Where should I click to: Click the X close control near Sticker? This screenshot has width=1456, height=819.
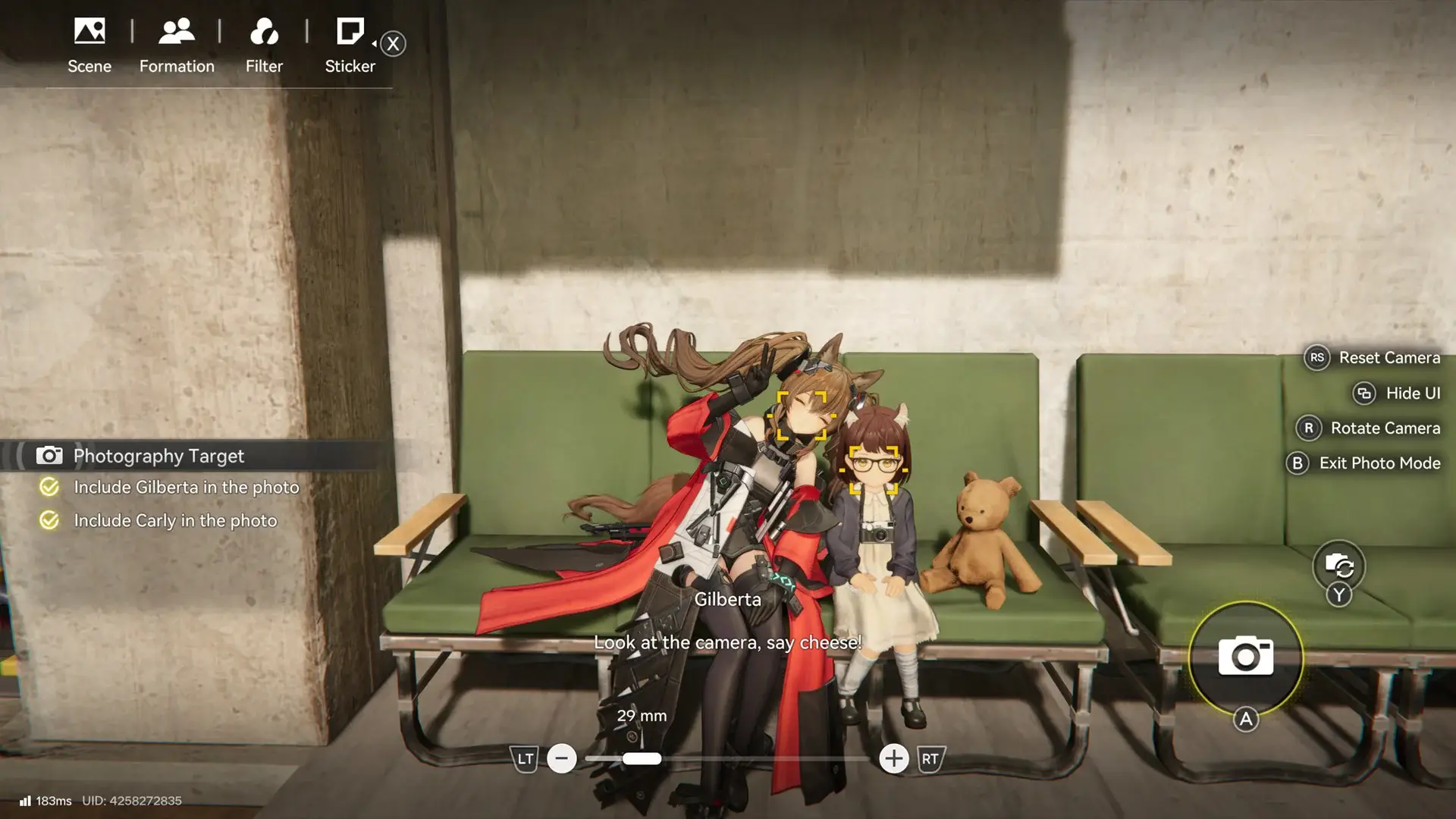tap(393, 43)
